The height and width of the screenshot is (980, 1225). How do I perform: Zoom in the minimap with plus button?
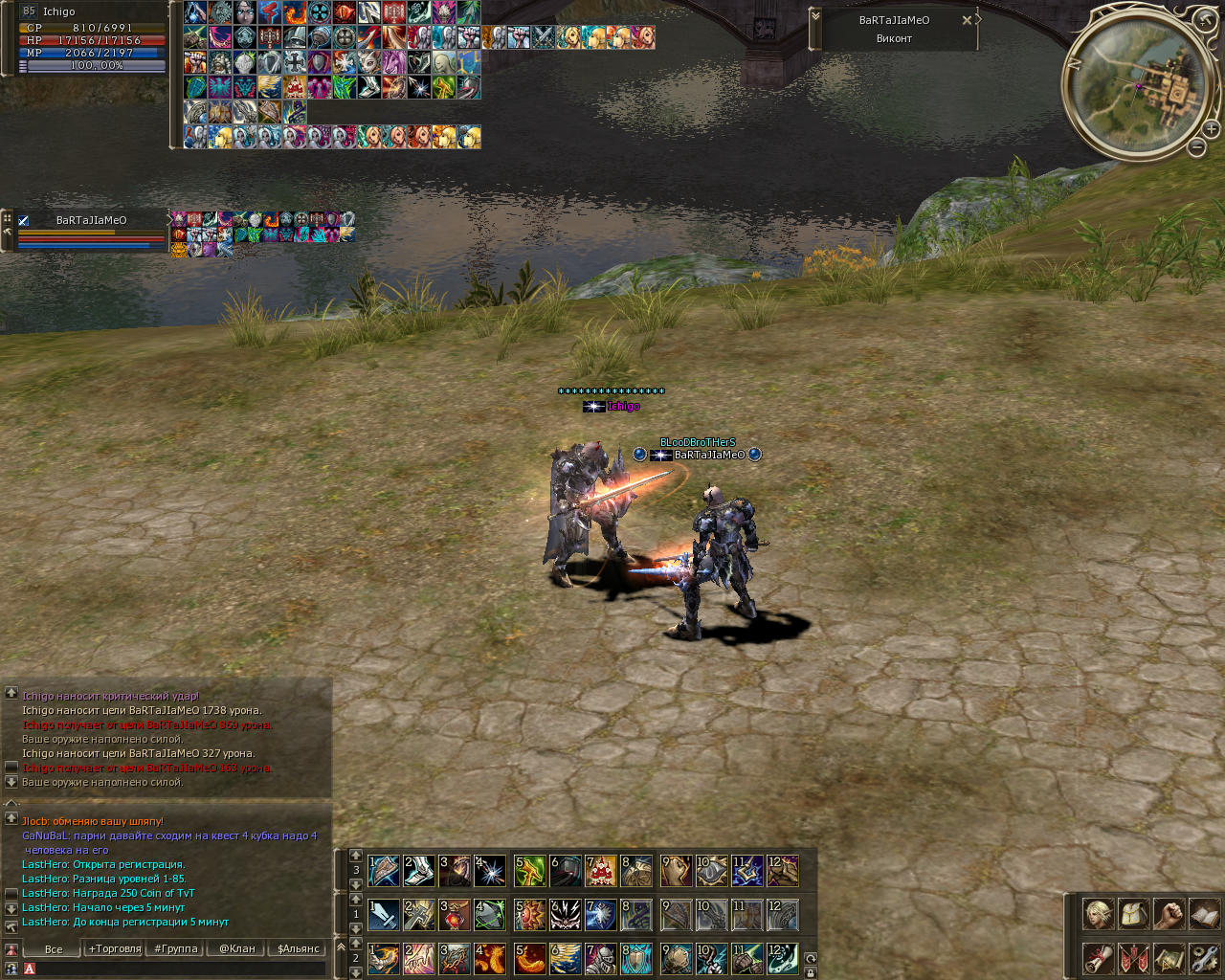(x=1211, y=128)
